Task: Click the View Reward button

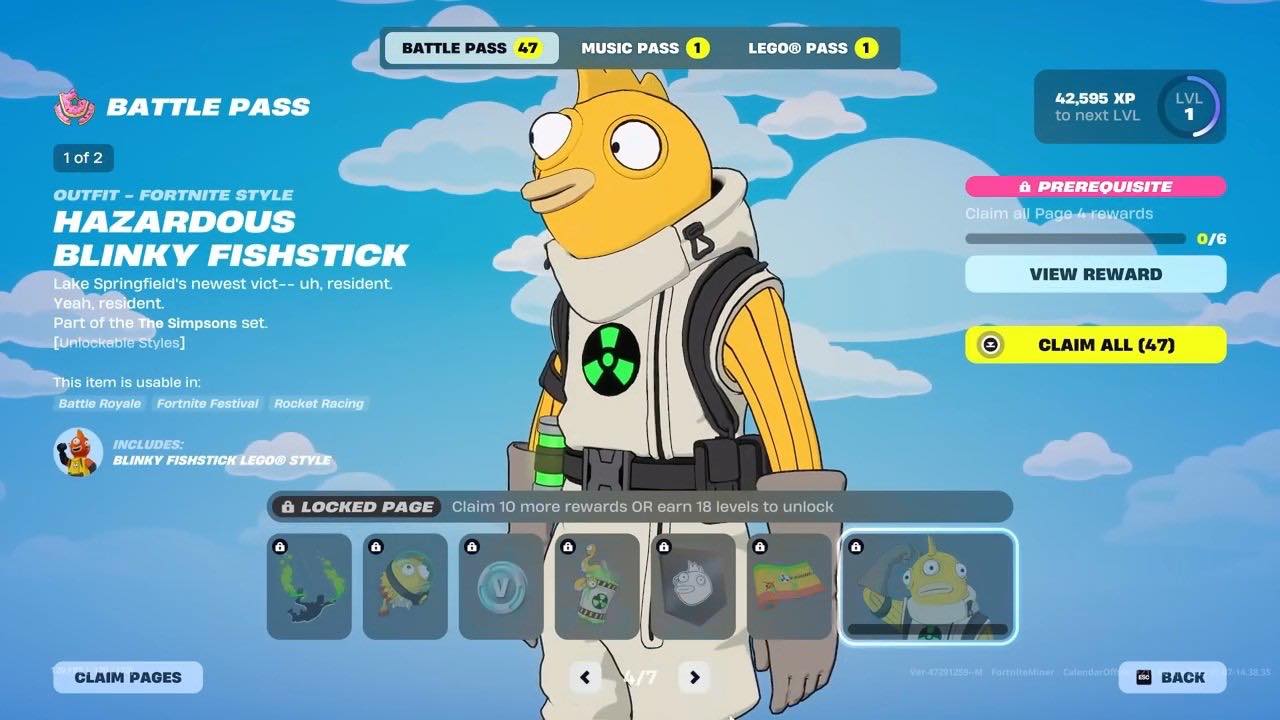Action: click(1095, 274)
